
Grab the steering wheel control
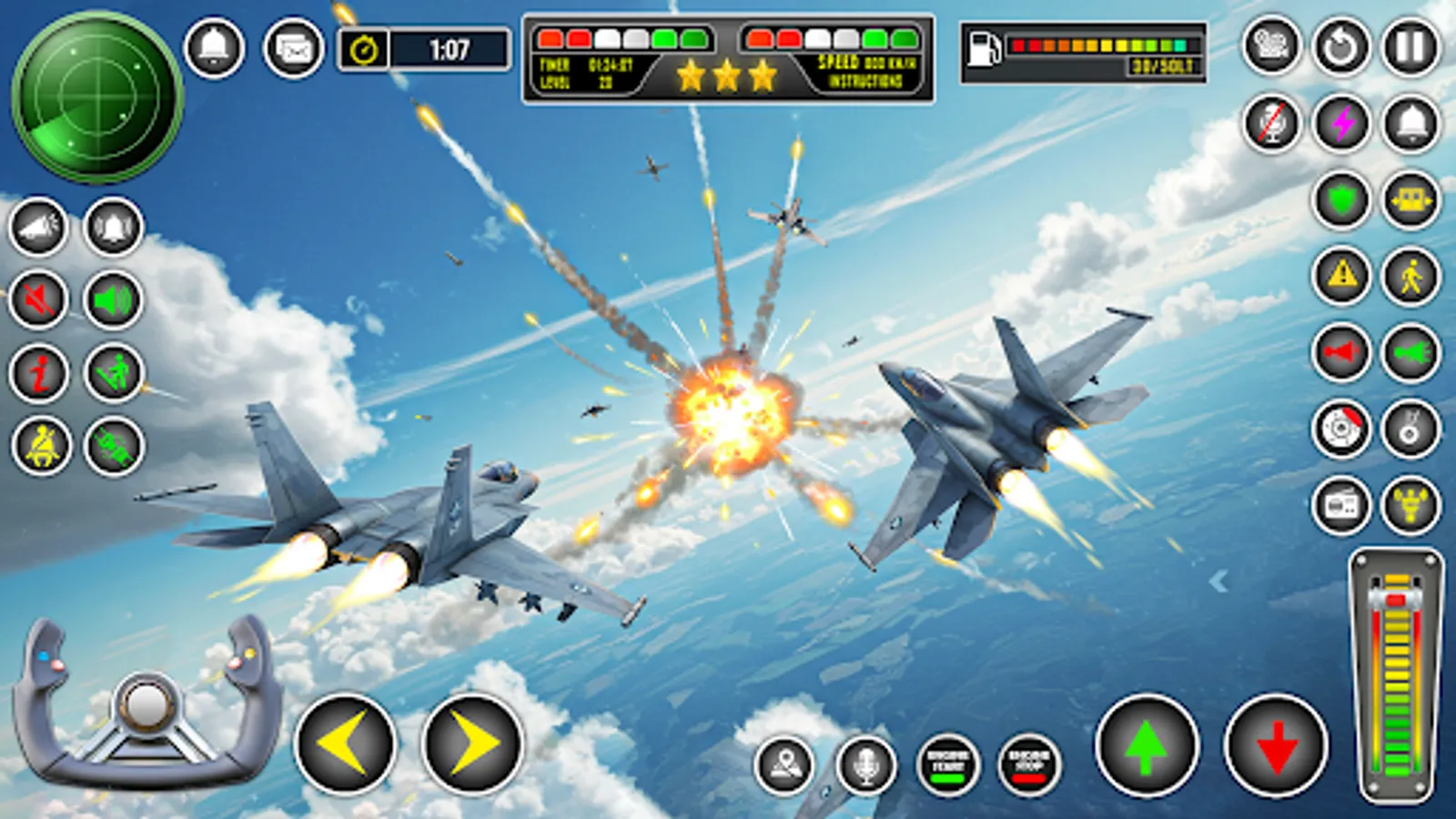point(148,705)
